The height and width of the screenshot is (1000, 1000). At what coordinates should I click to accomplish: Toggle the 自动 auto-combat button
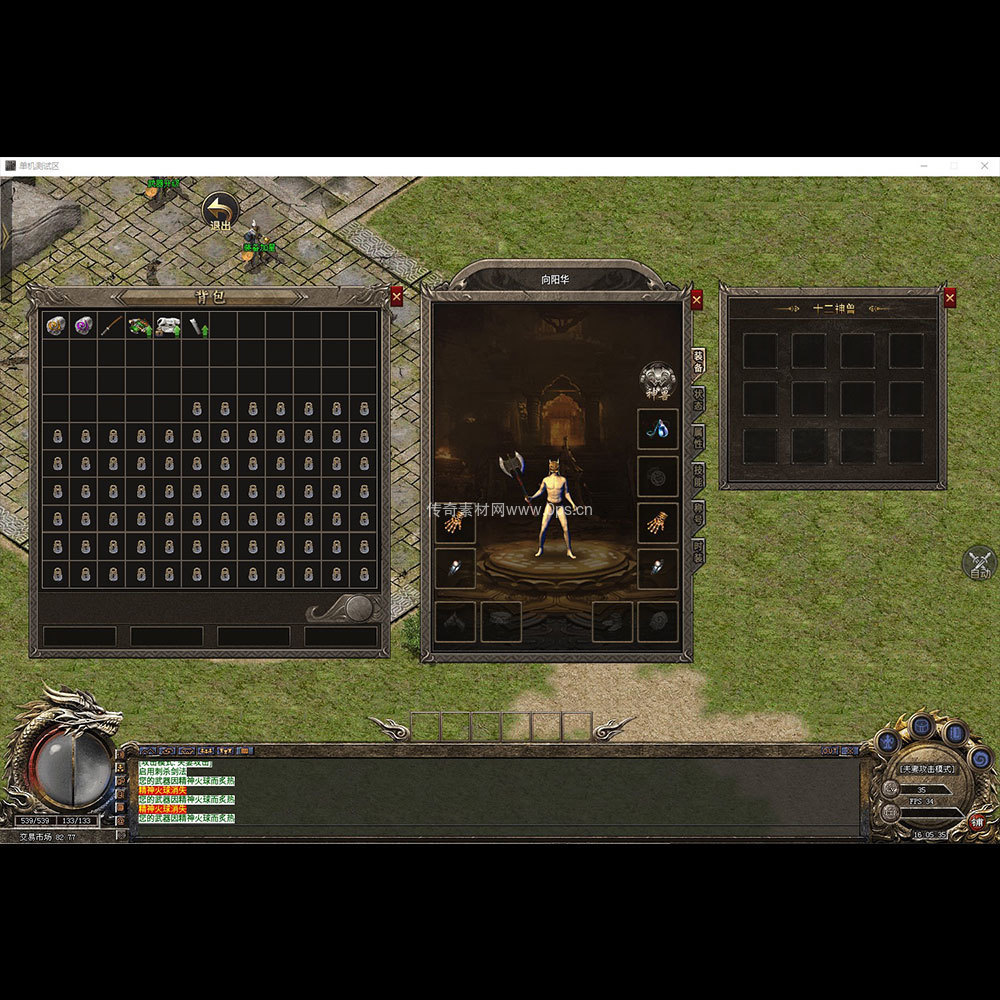(980, 564)
